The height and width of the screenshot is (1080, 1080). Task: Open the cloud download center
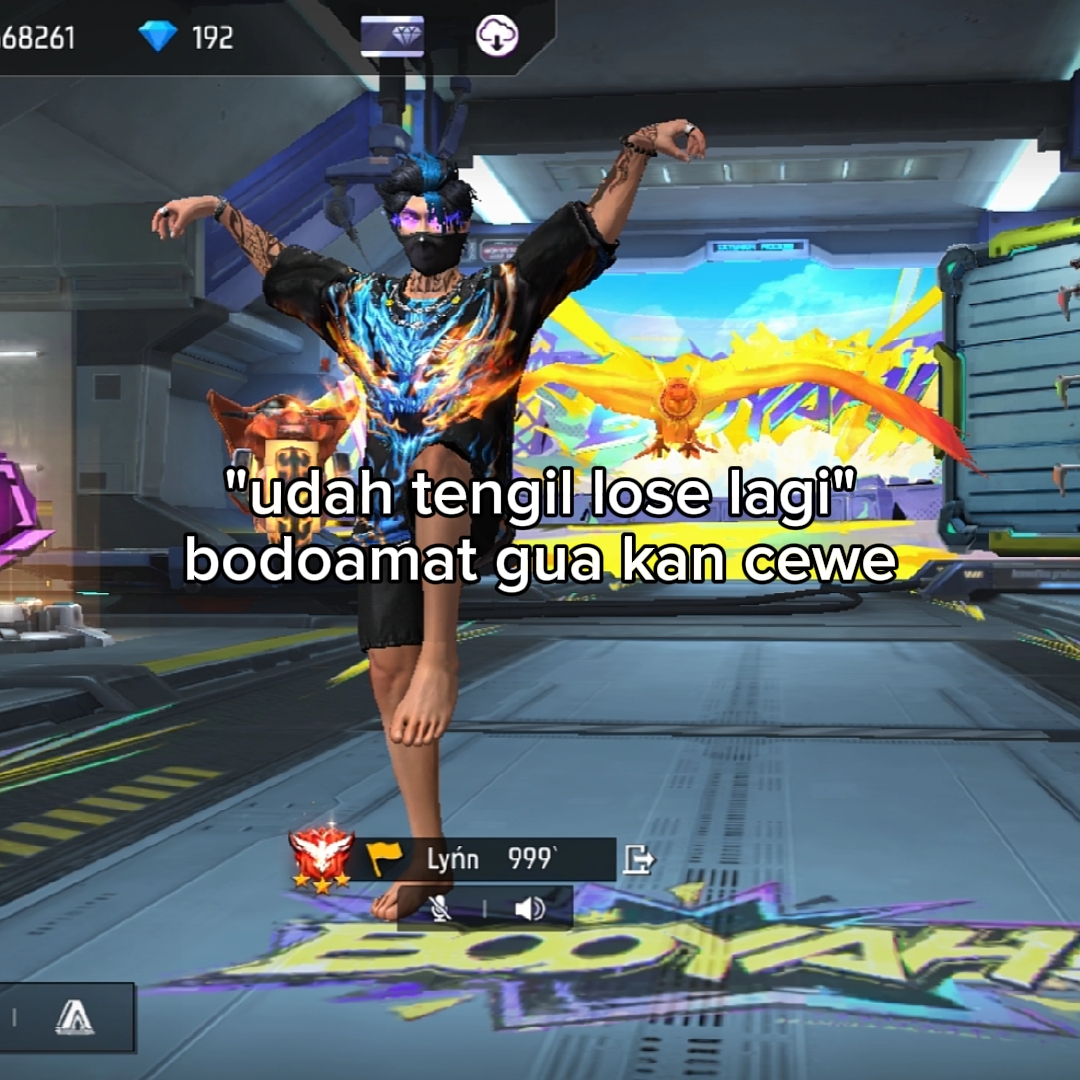click(497, 36)
